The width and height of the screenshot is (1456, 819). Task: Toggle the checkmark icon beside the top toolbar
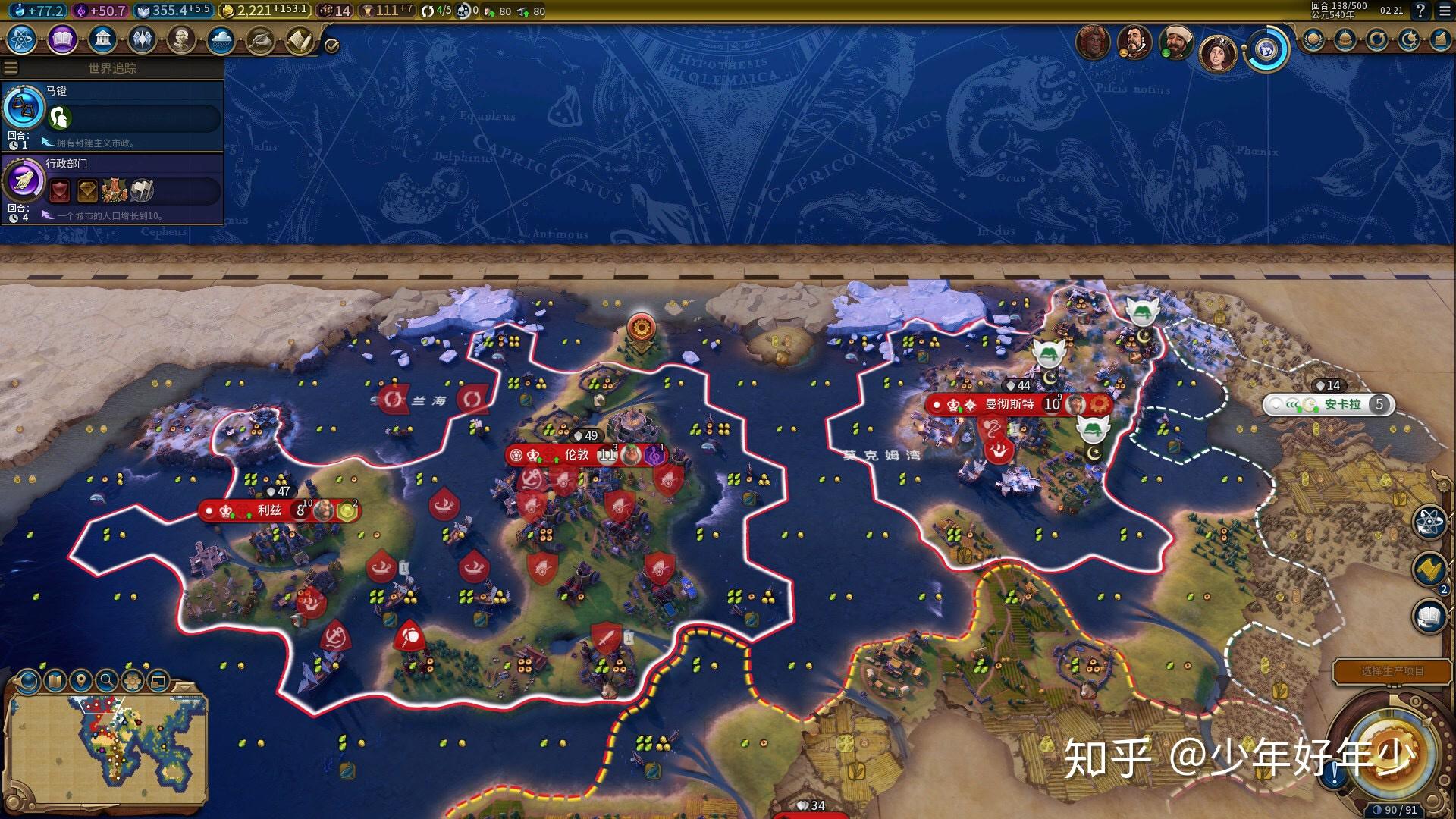pos(331,45)
